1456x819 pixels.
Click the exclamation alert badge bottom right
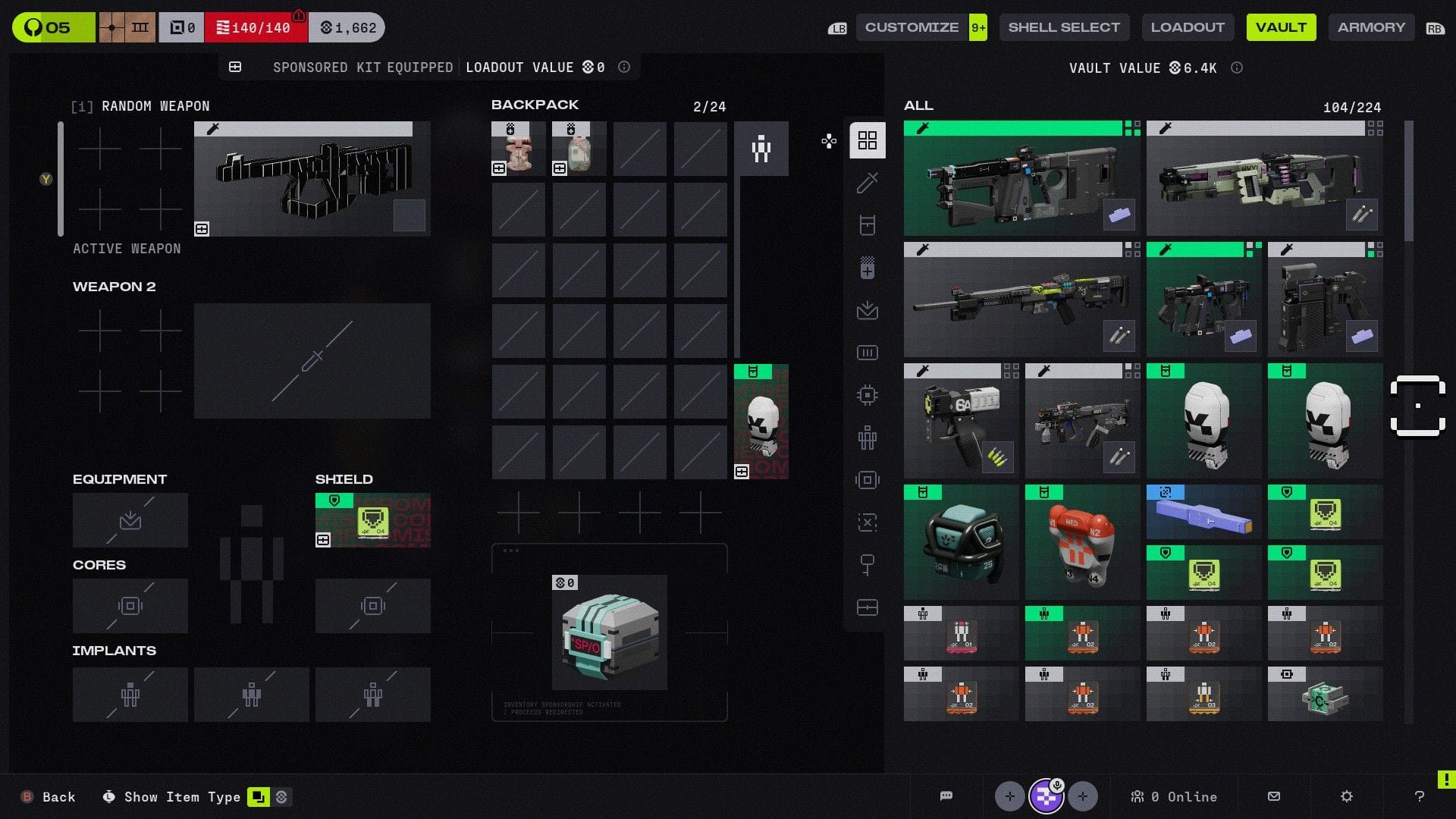click(1447, 777)
